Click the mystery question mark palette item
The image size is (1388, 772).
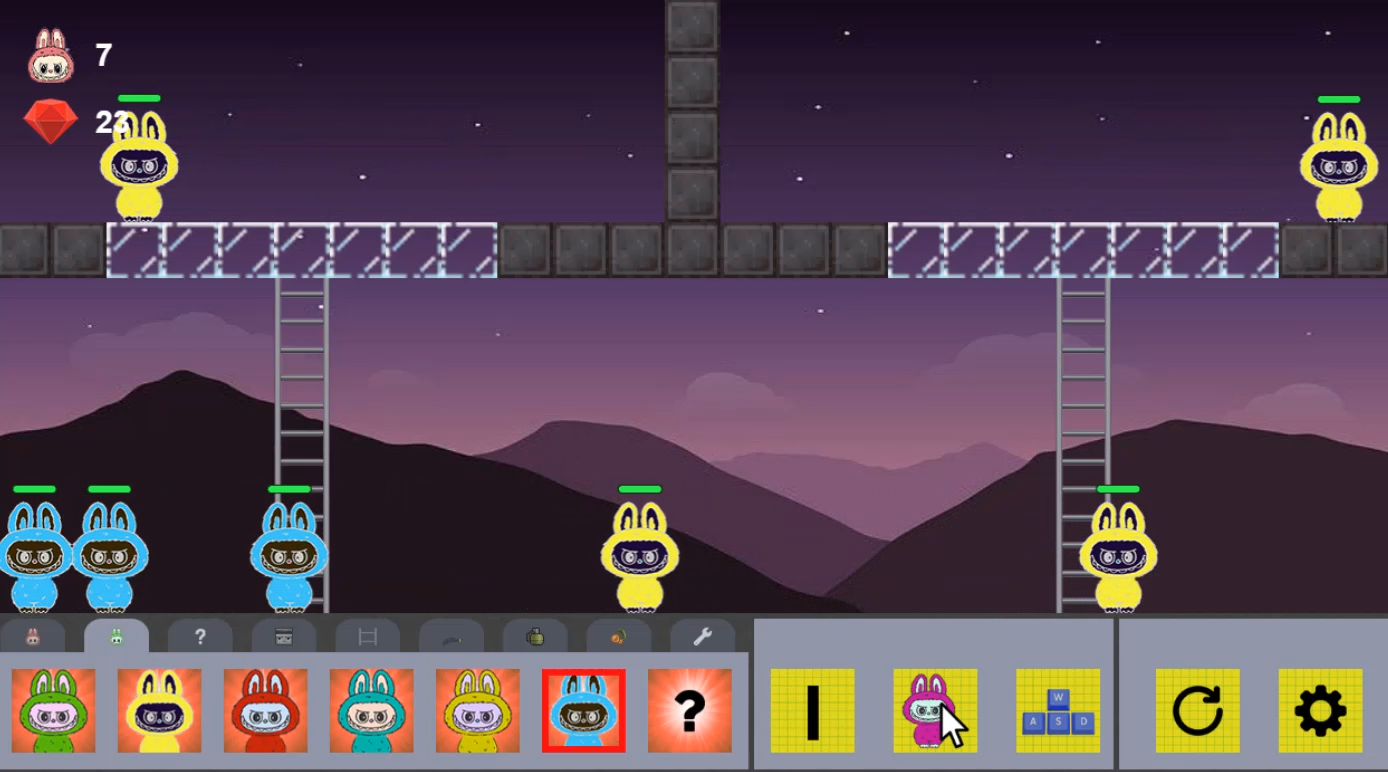pos(691,712)
